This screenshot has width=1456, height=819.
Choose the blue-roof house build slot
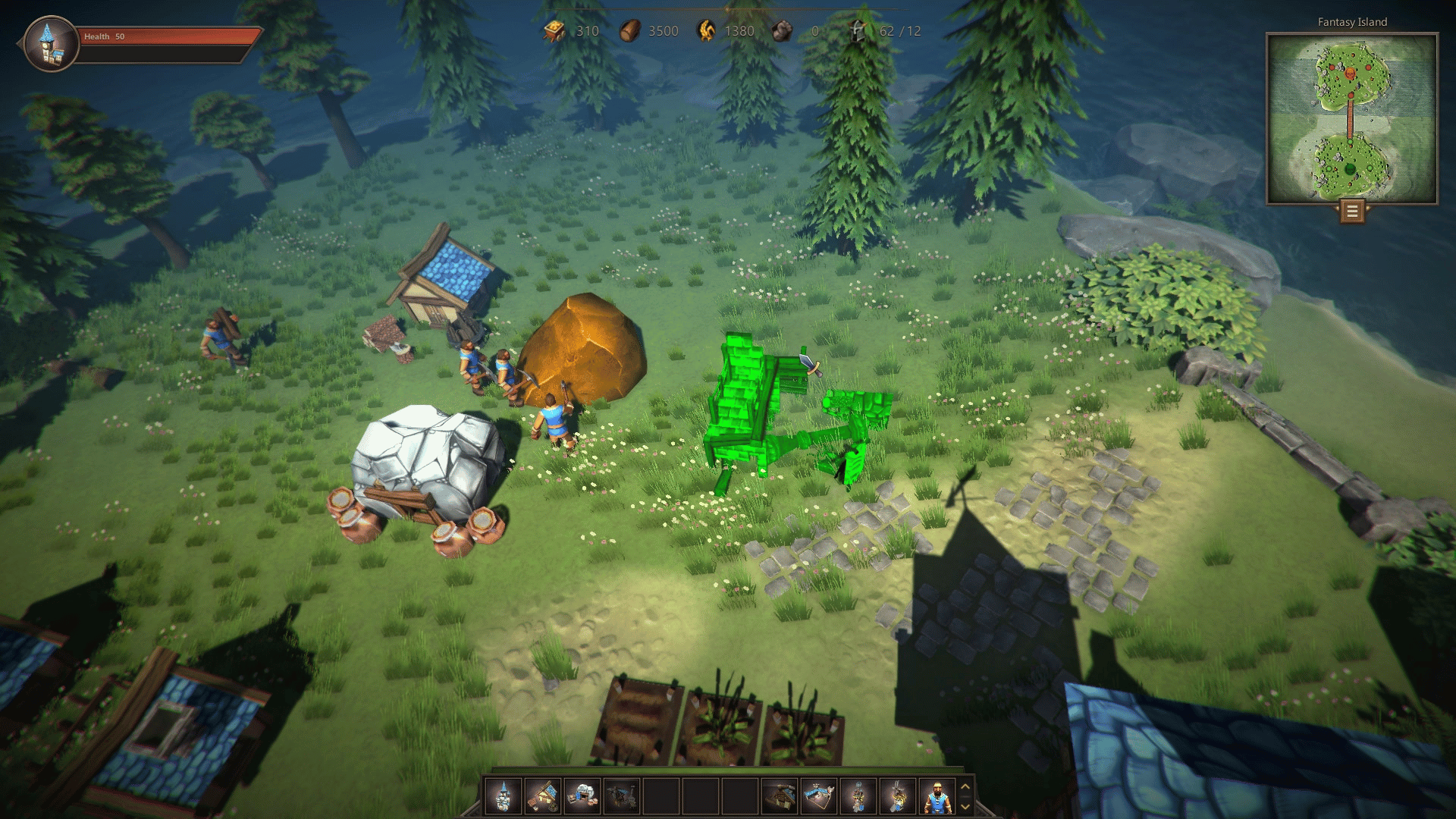(x=543, y=797)
